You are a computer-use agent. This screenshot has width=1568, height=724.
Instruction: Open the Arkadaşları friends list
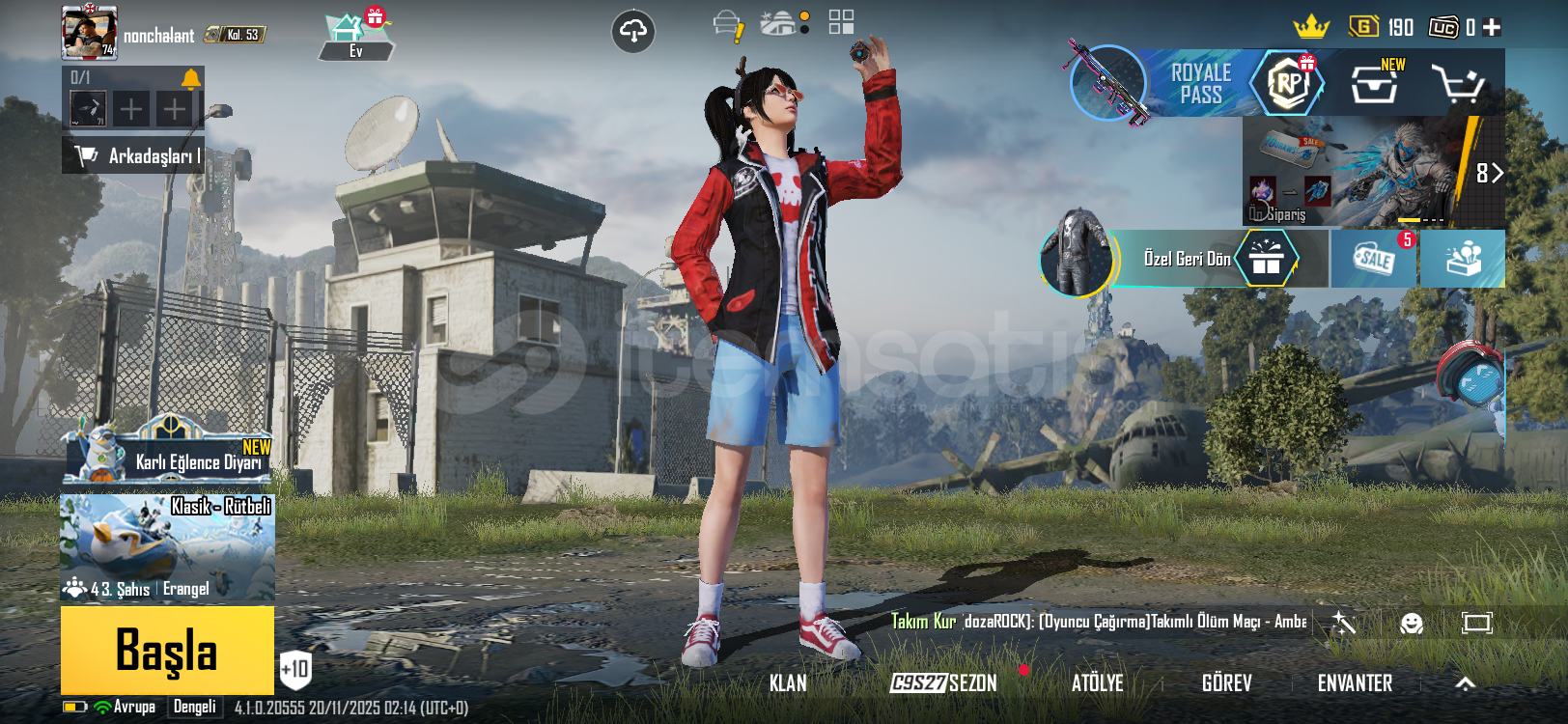[x=133, y=155]
